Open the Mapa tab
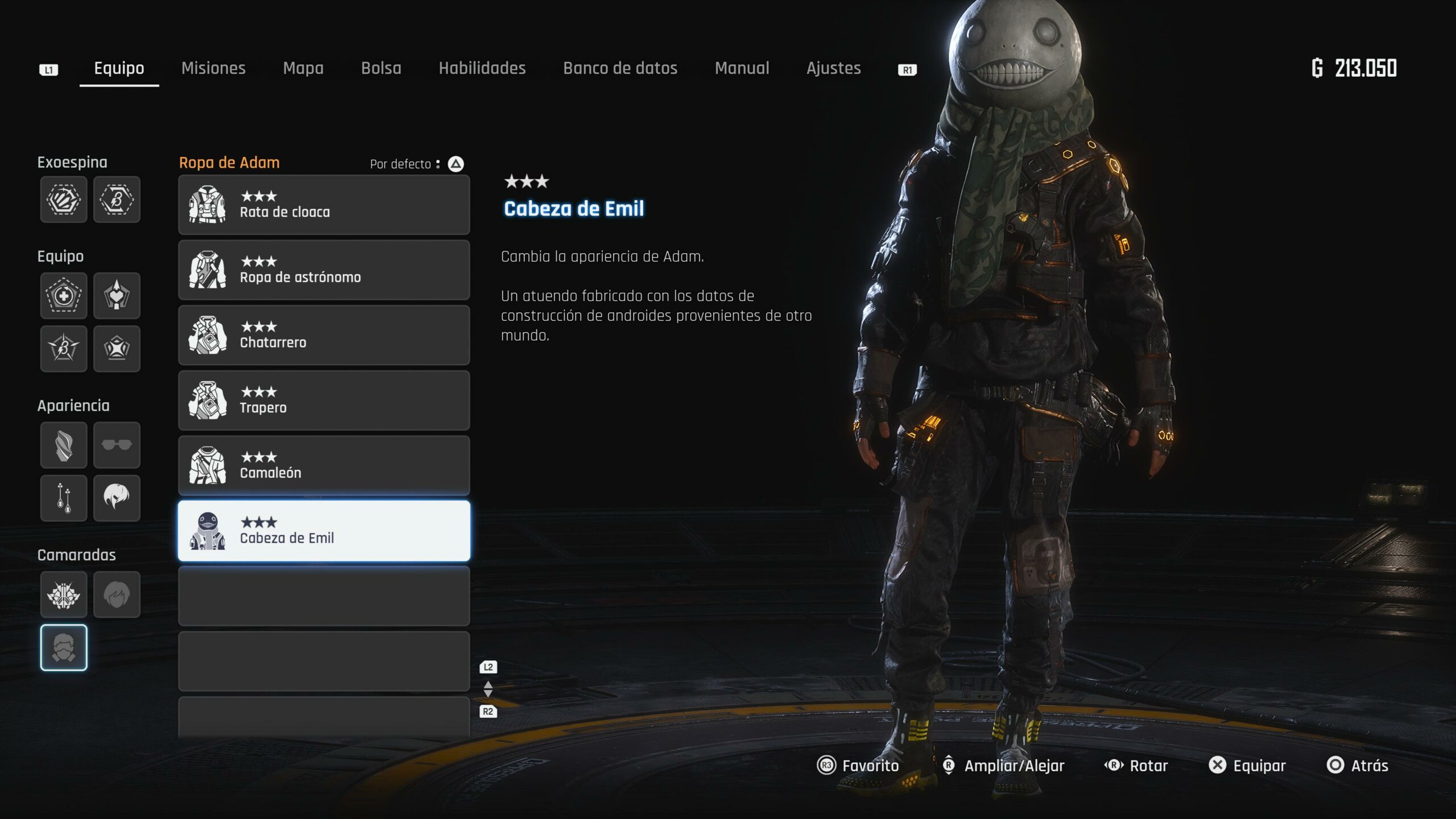The height and width of the screenshot is (819, 1456). click(x=303, y=68)
